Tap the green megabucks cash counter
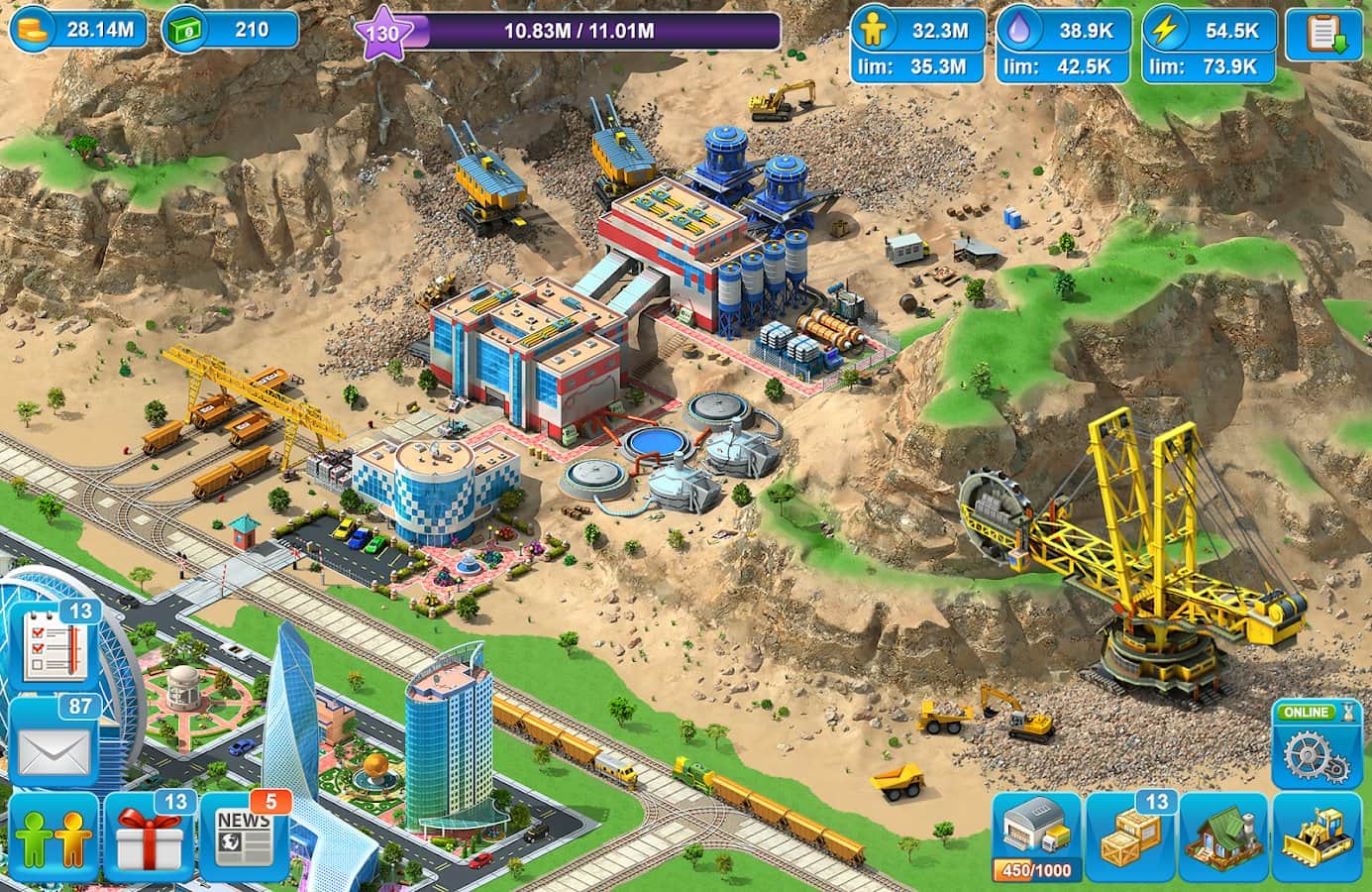The height and width of the screenshot is (892, 1372). click(229, 30)
